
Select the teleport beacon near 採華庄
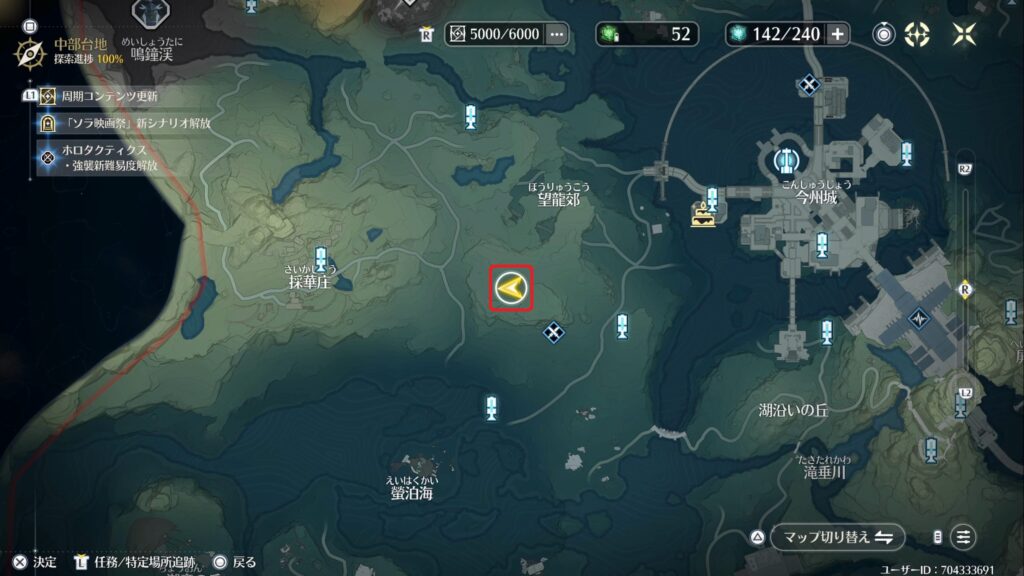(x=321, y=259)
